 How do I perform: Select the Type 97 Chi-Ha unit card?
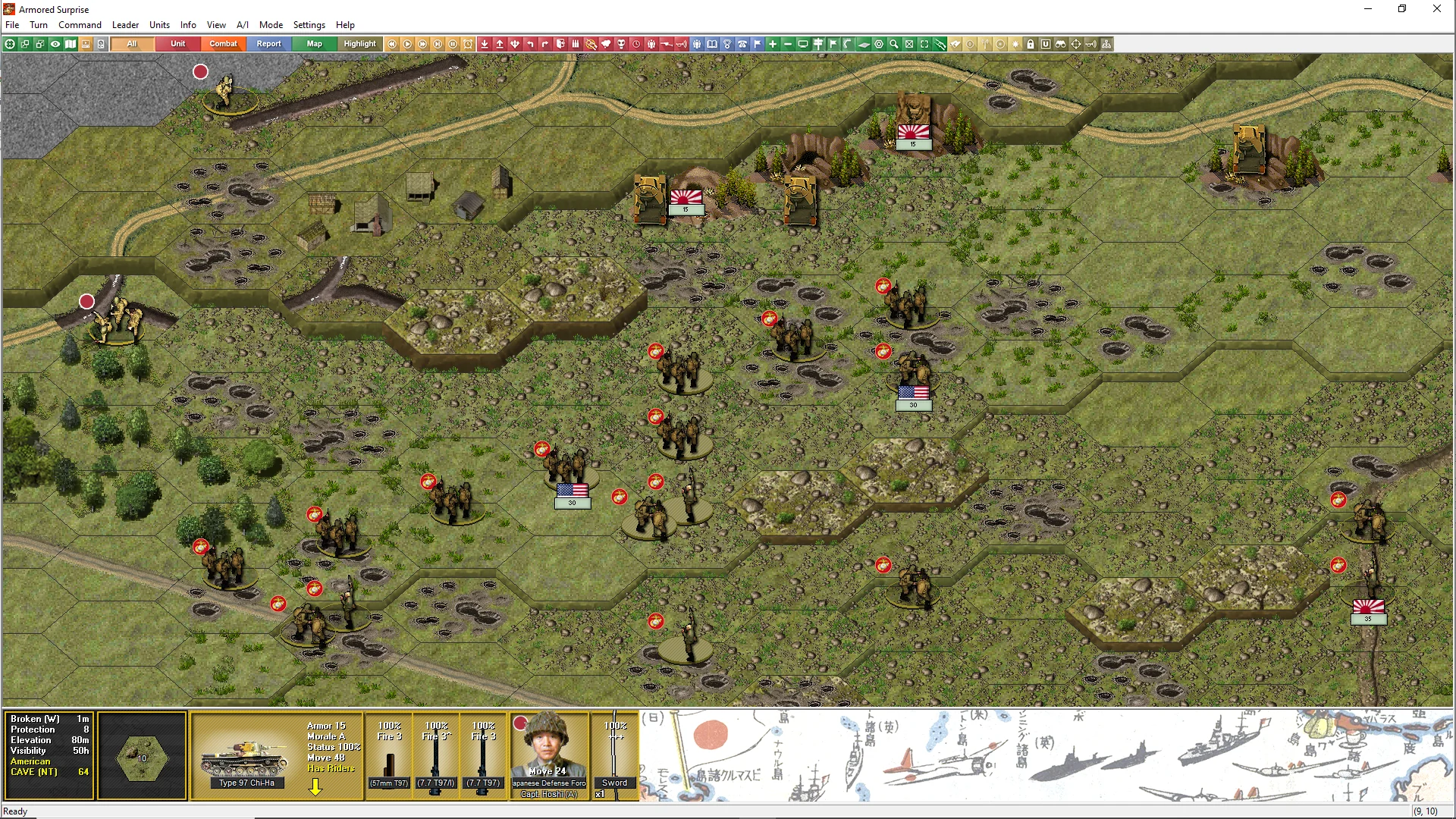pos(246,755)
